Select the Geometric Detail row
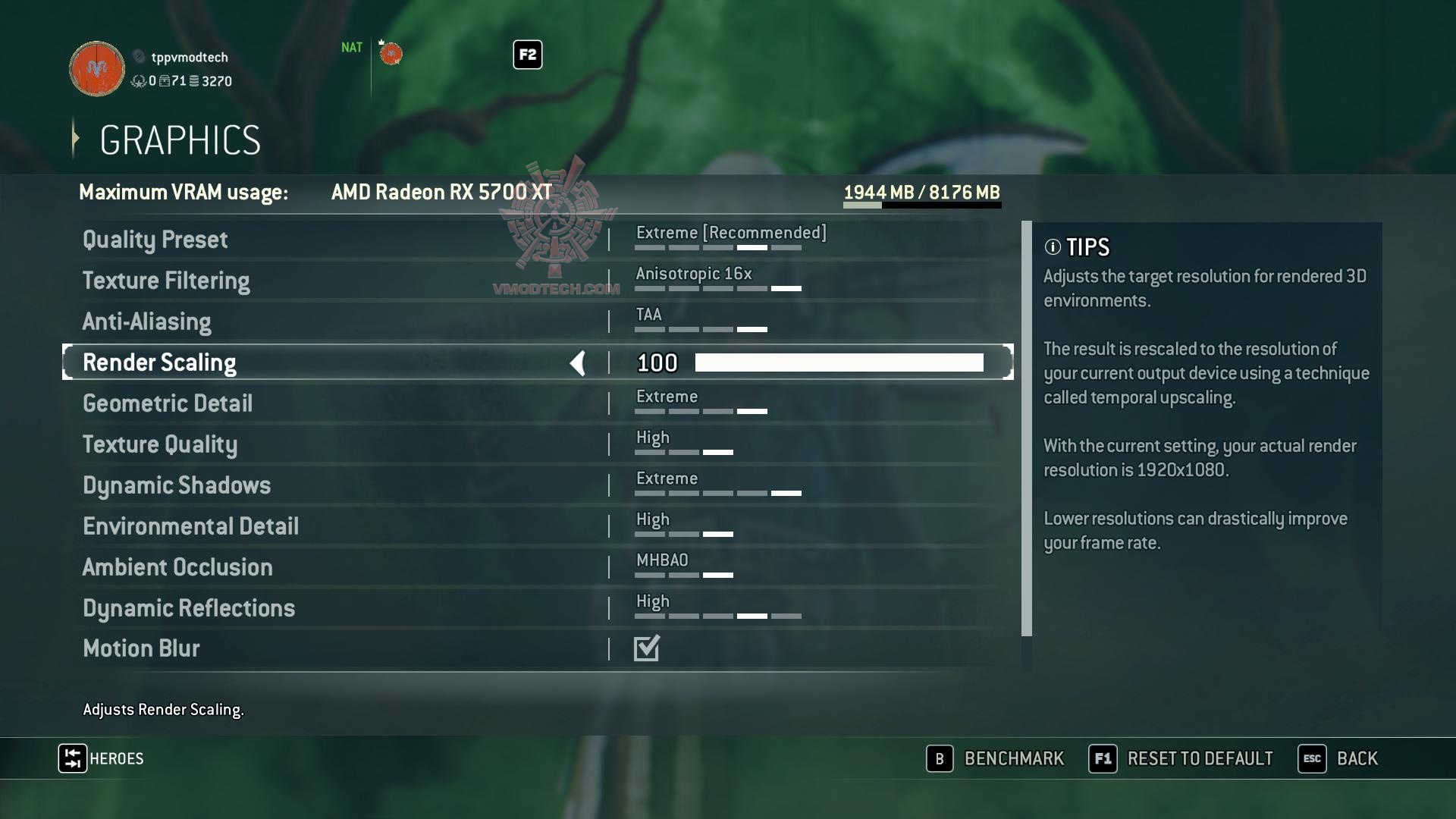Viewport: 1456px width, 819px height. 168,403
